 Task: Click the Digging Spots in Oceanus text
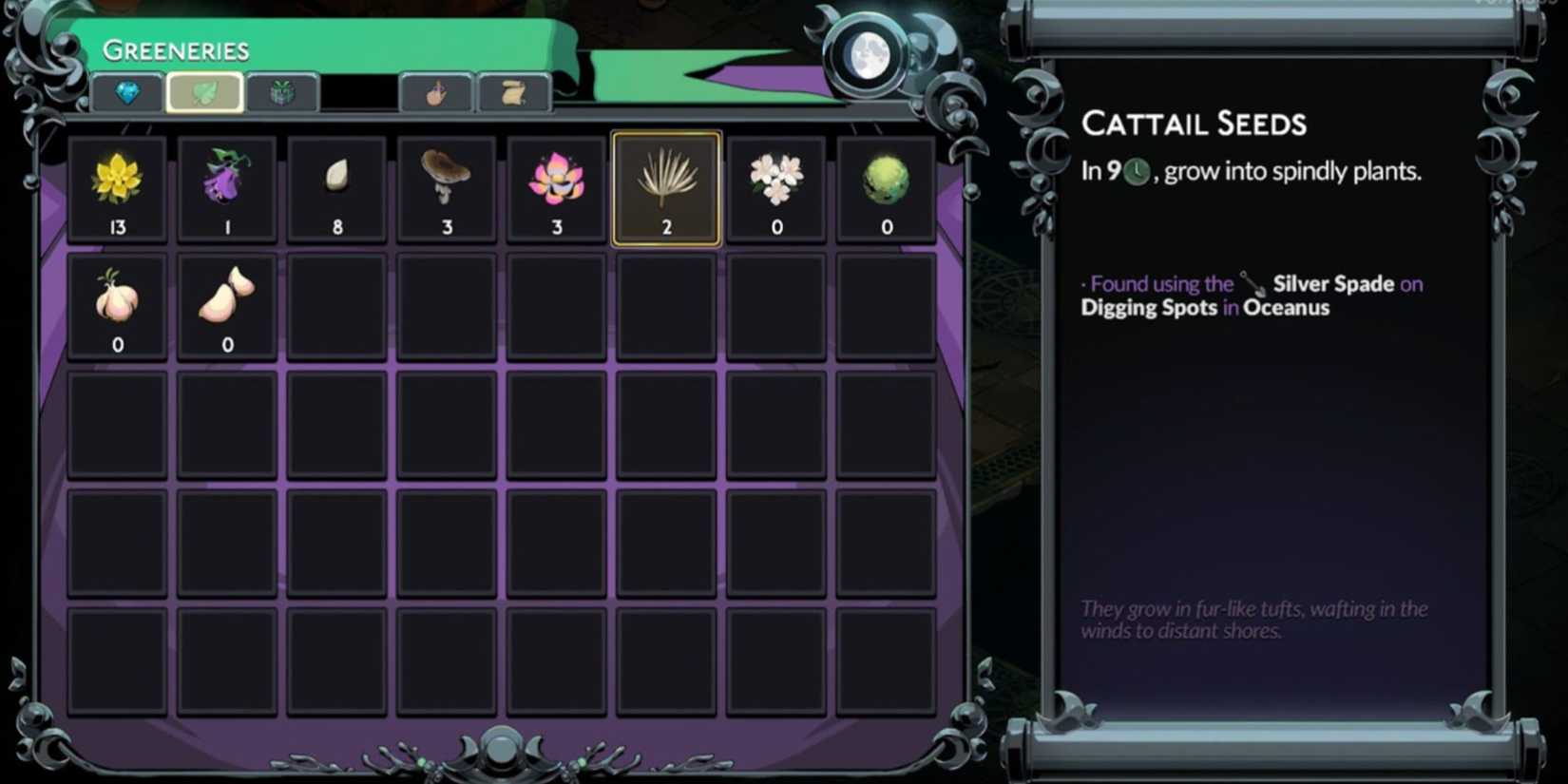click(x=1205, y=307)
